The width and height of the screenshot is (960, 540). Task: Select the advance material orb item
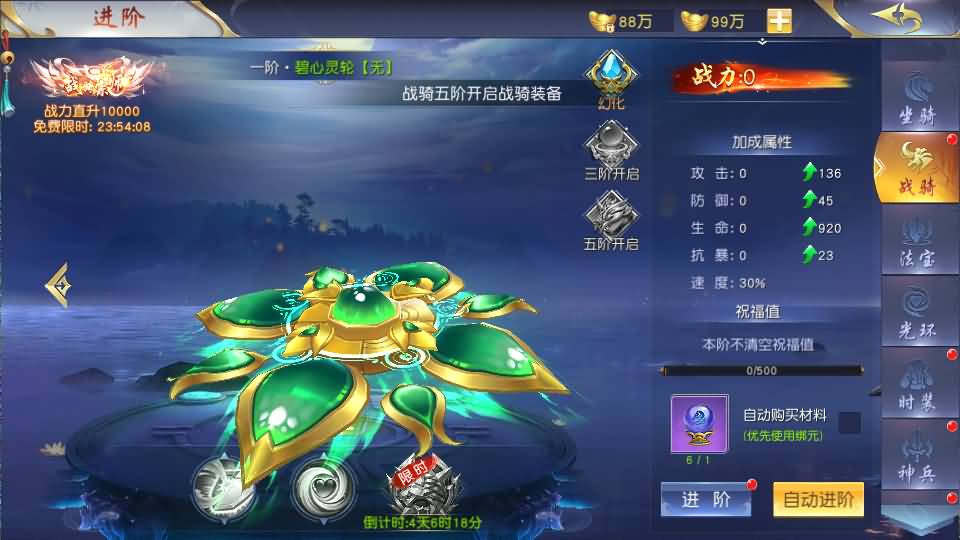point(699,422)
